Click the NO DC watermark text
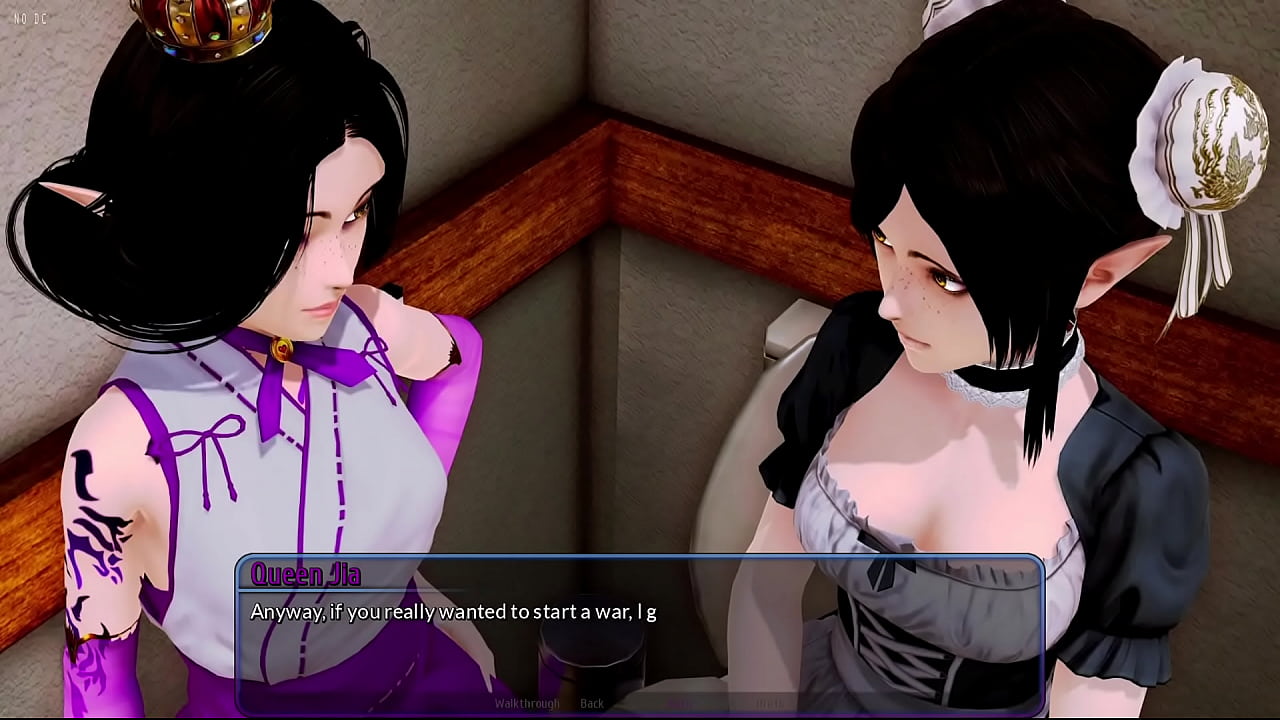Screen dimensions: 1280x720 (32, 16)
